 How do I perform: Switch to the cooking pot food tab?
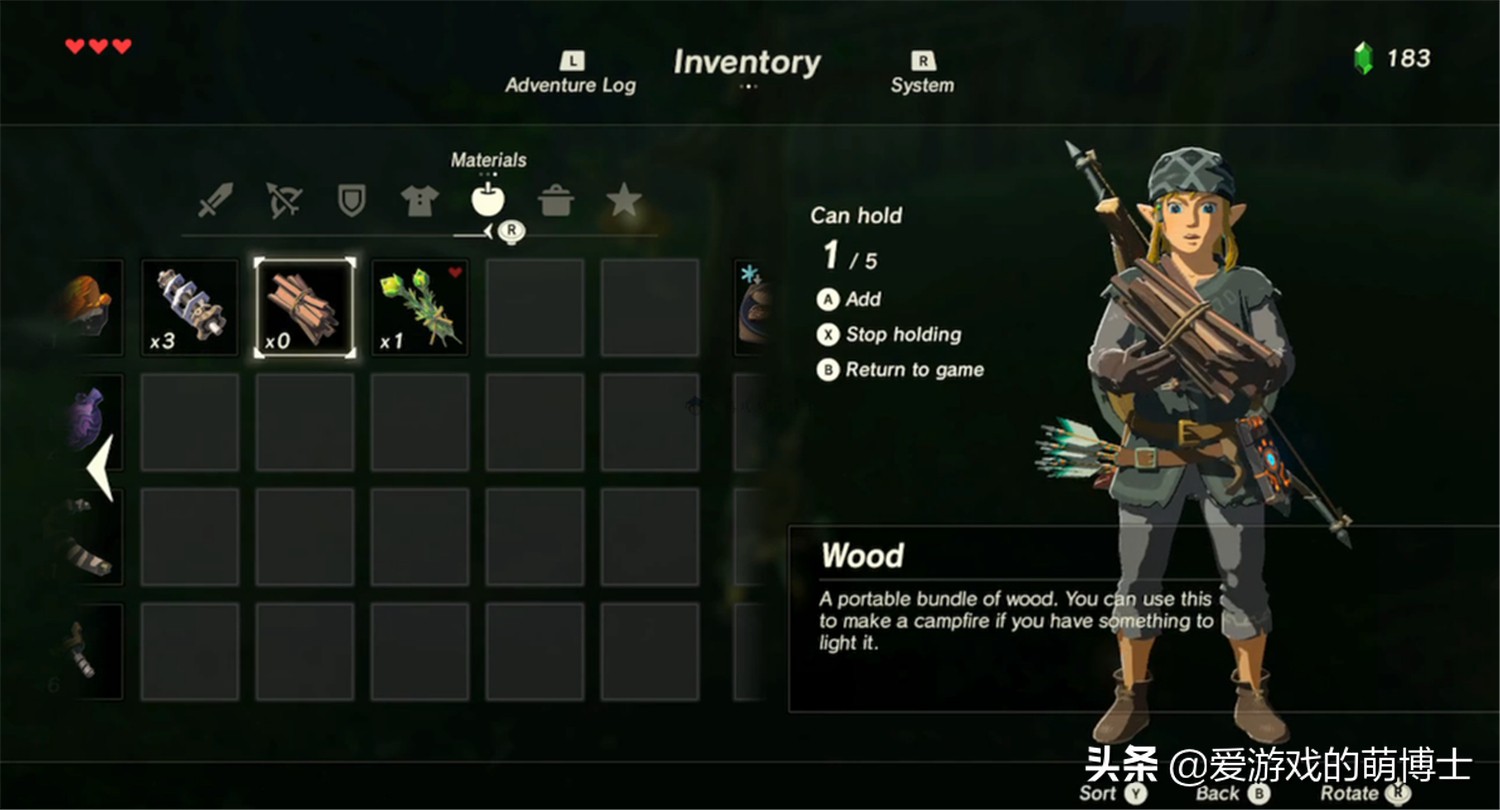pyautogui.click(x=556, y=200)
